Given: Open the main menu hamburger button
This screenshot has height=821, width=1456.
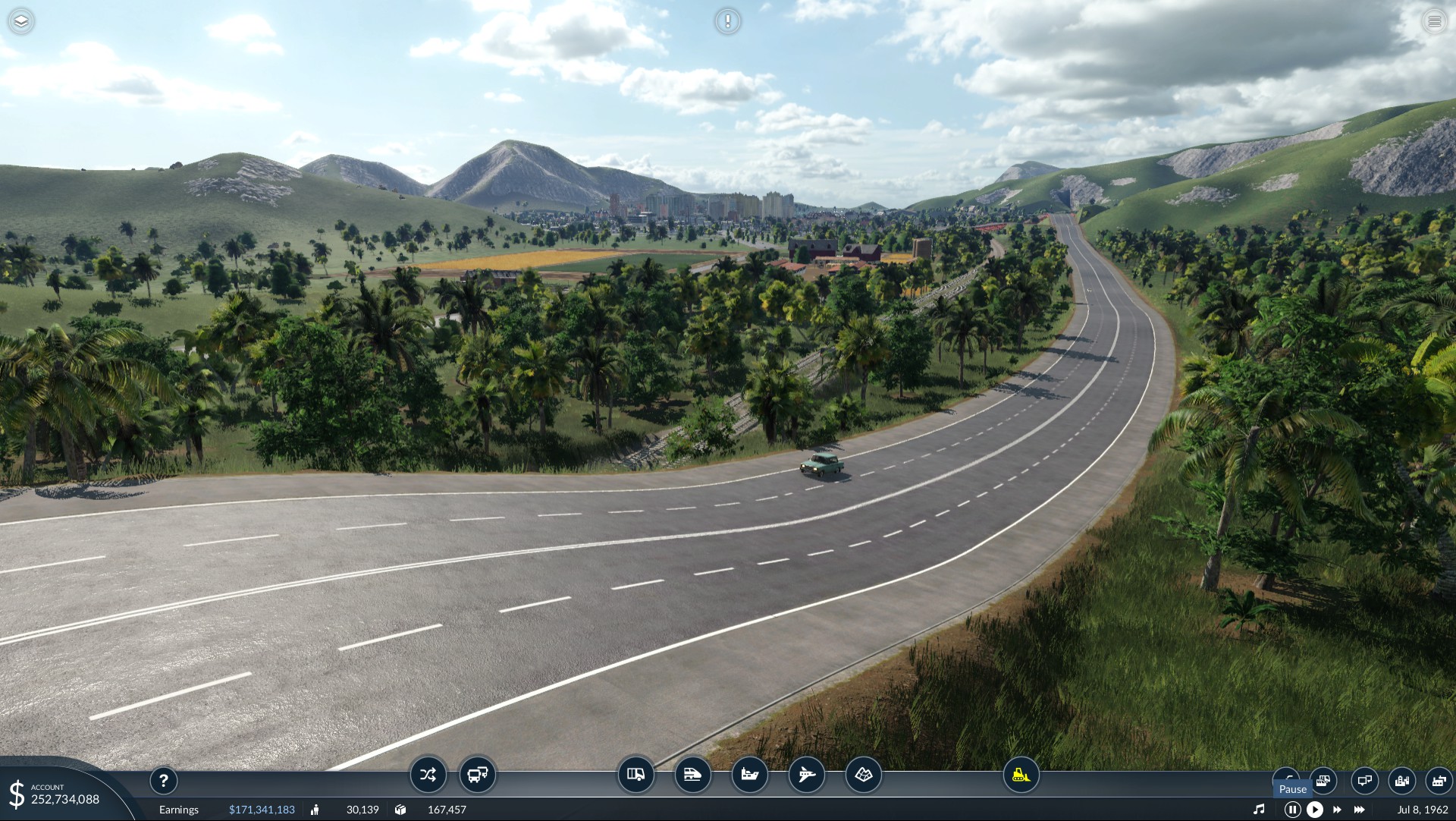Looking at the screenshot, I should click(1434, 21).
